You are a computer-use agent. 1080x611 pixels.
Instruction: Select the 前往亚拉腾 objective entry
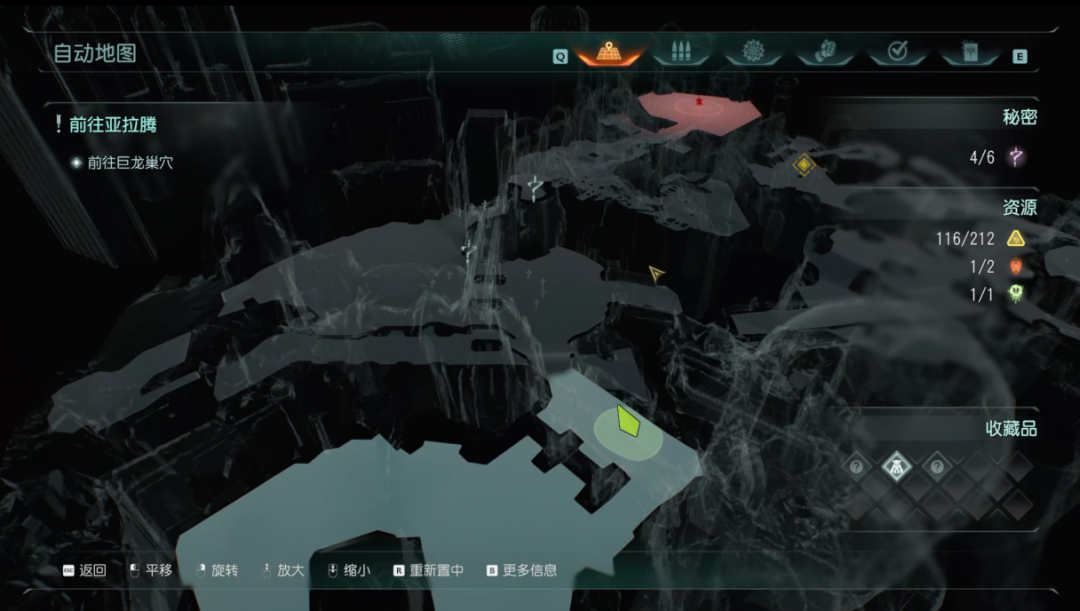112,125
